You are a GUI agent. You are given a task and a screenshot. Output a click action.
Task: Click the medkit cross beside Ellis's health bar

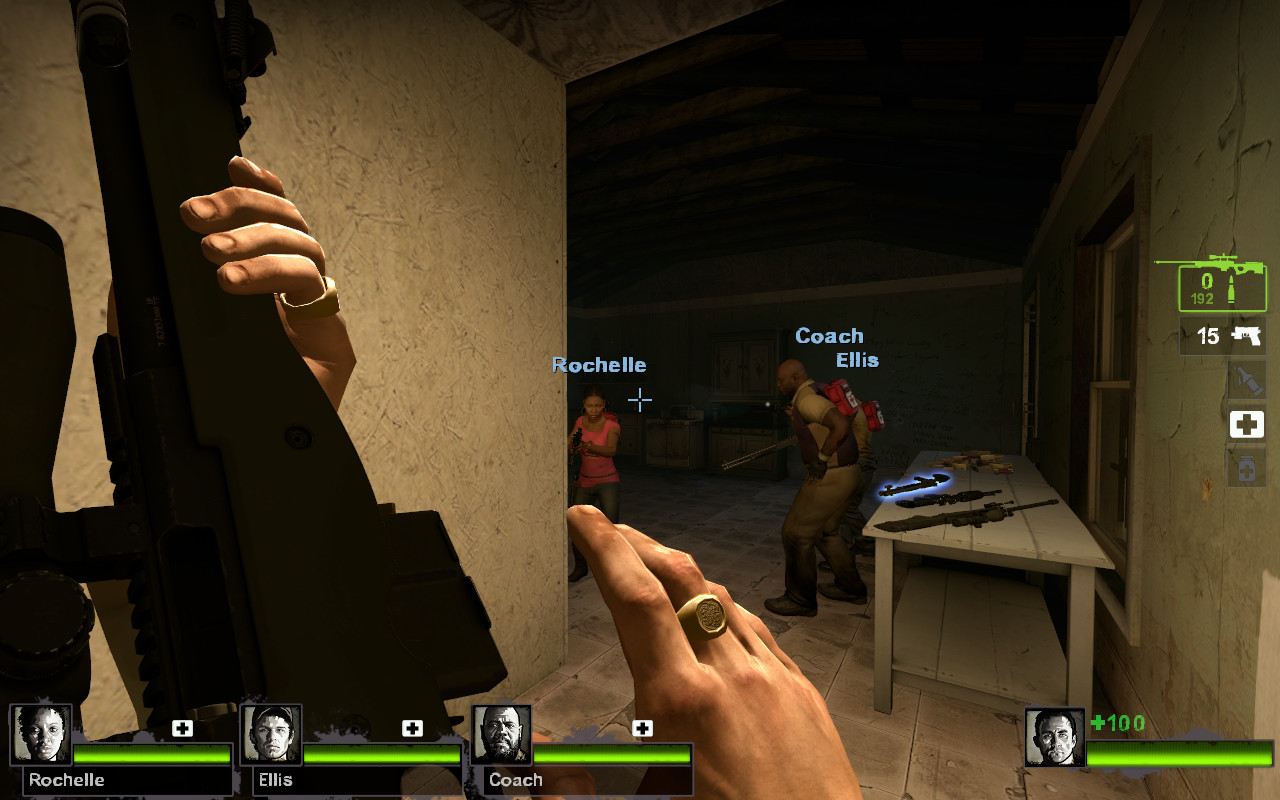point(413,729)
